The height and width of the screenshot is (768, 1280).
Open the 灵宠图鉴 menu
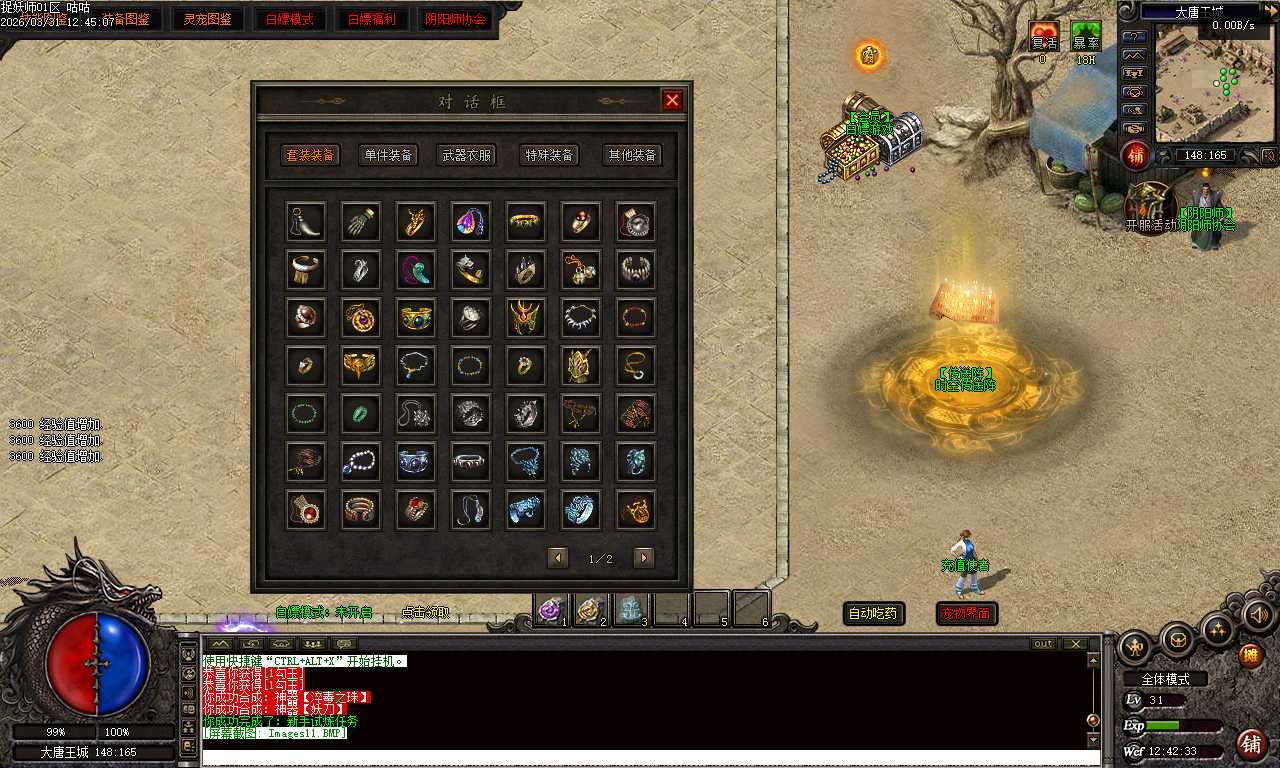[207, 19]
